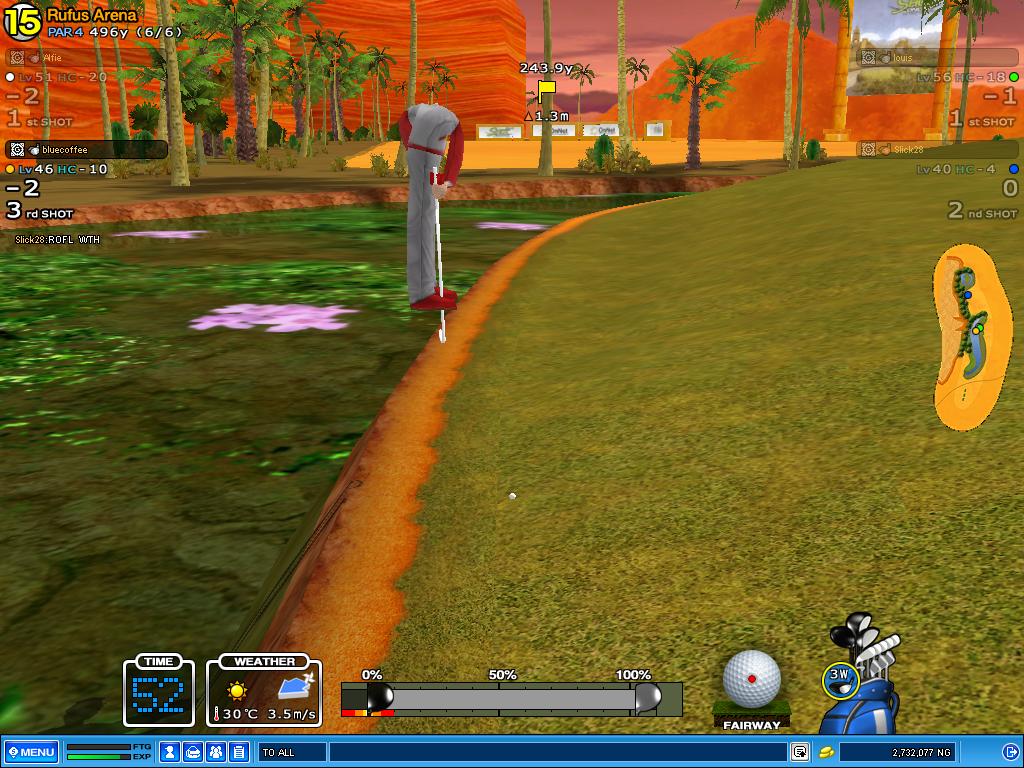Open the single-person profile icon

171,752
